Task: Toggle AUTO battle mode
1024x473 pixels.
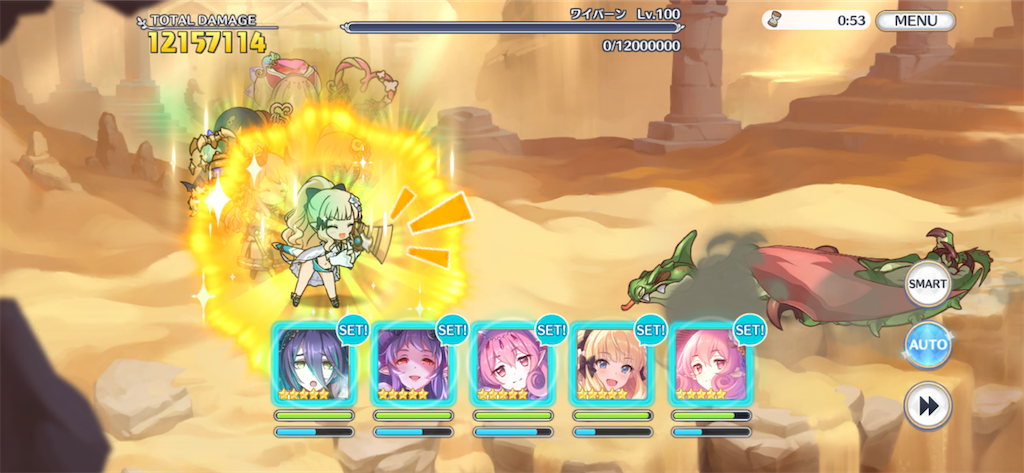Action: (x=927, y=346)
